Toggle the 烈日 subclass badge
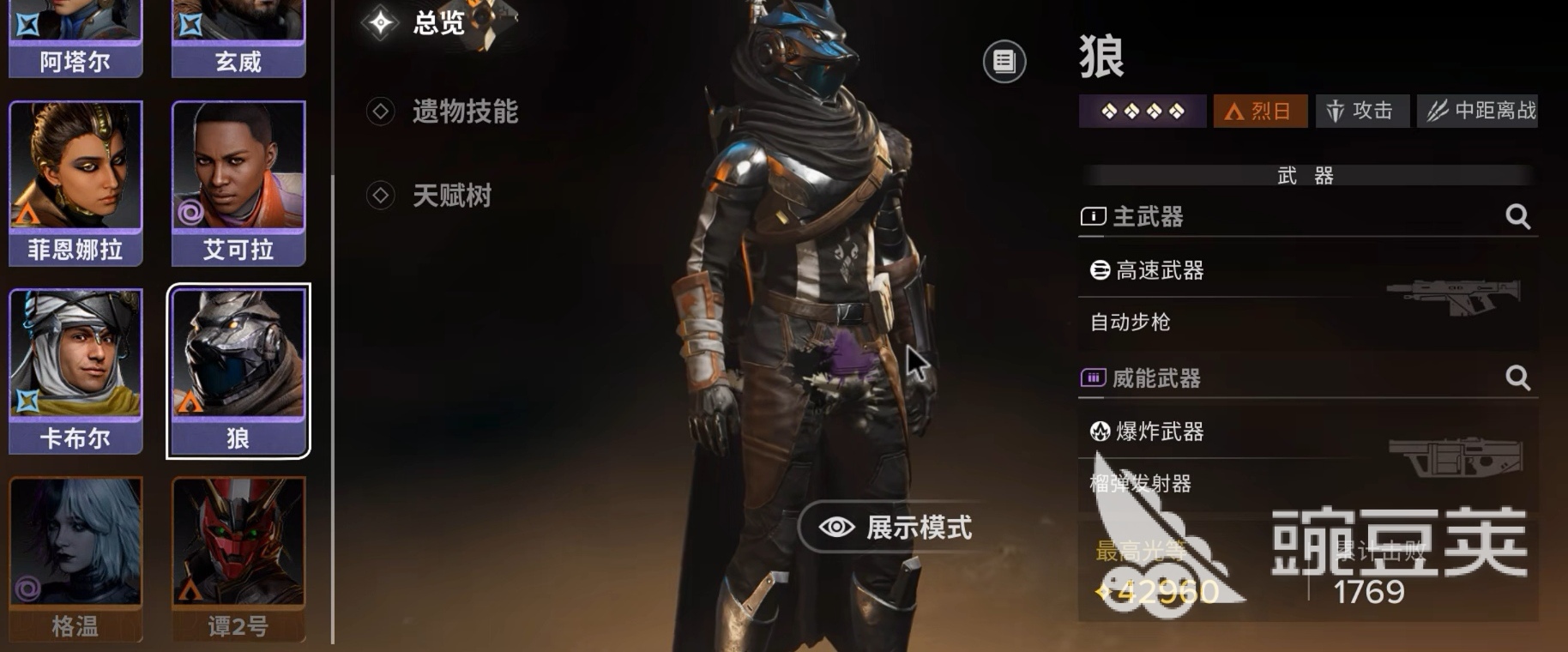 (x=1259, y=110)
